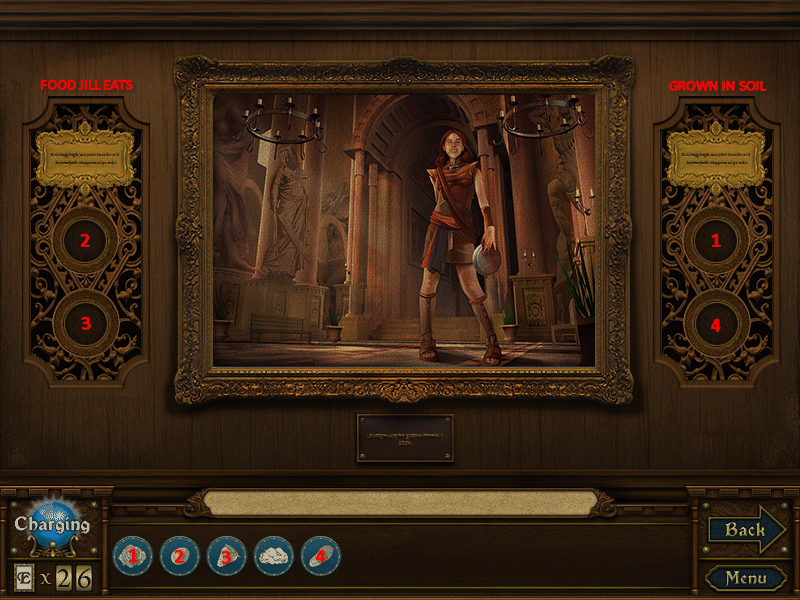Open the Menu button

pos(746,578)
